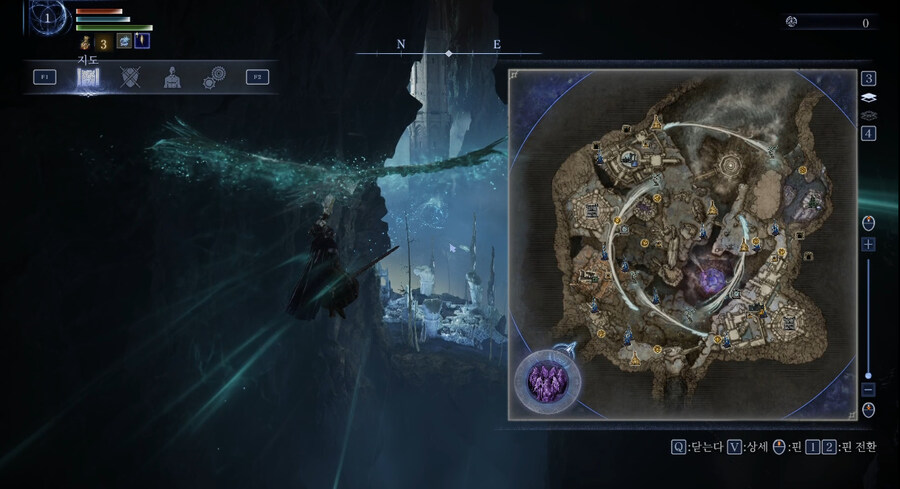The width and height of the screenshot is (900, 489).
Task: Toggle the map layers stack icon
Action: (x=868, y=98)
